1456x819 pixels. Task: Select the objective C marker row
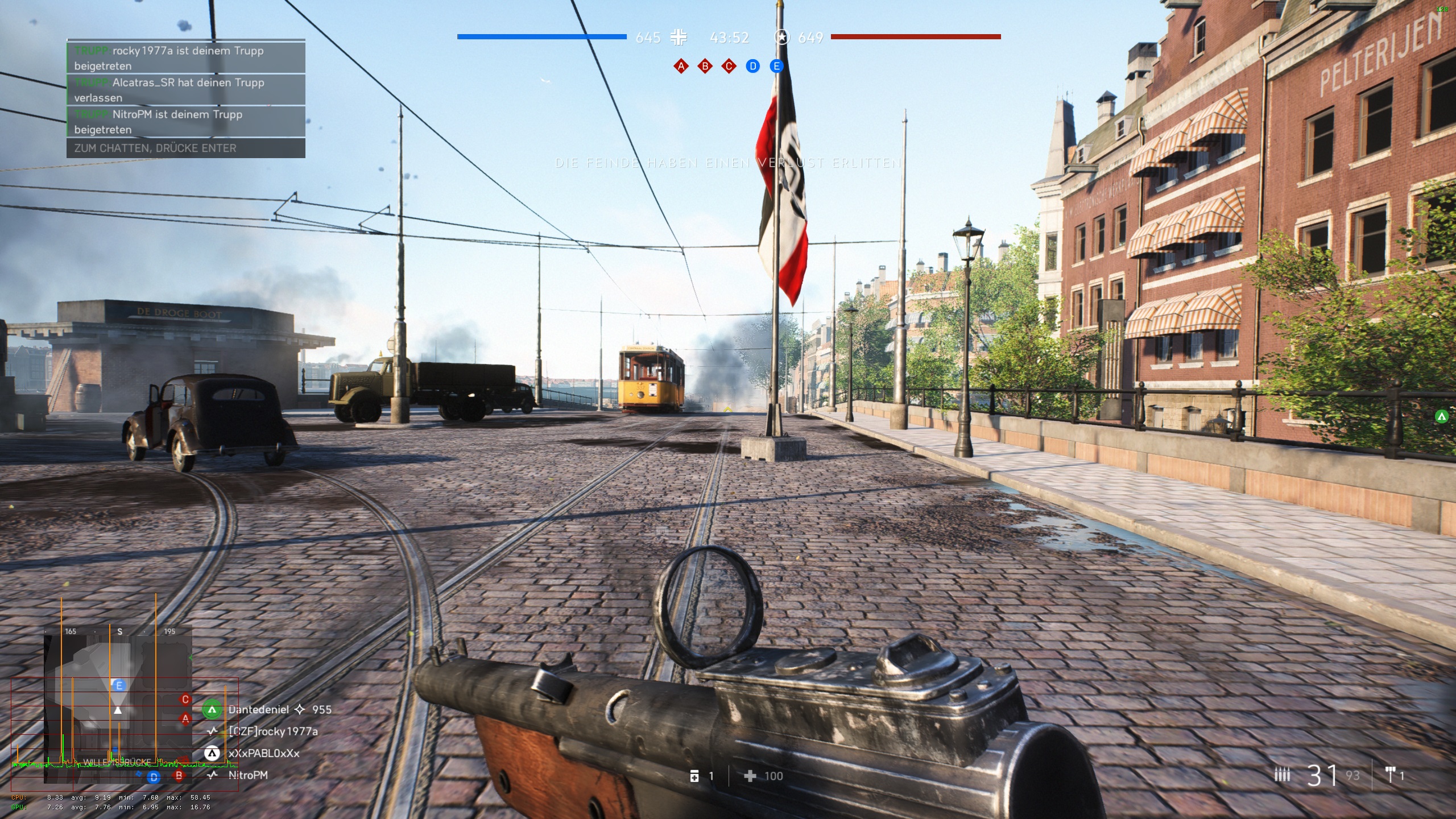[x=728, y=66]
